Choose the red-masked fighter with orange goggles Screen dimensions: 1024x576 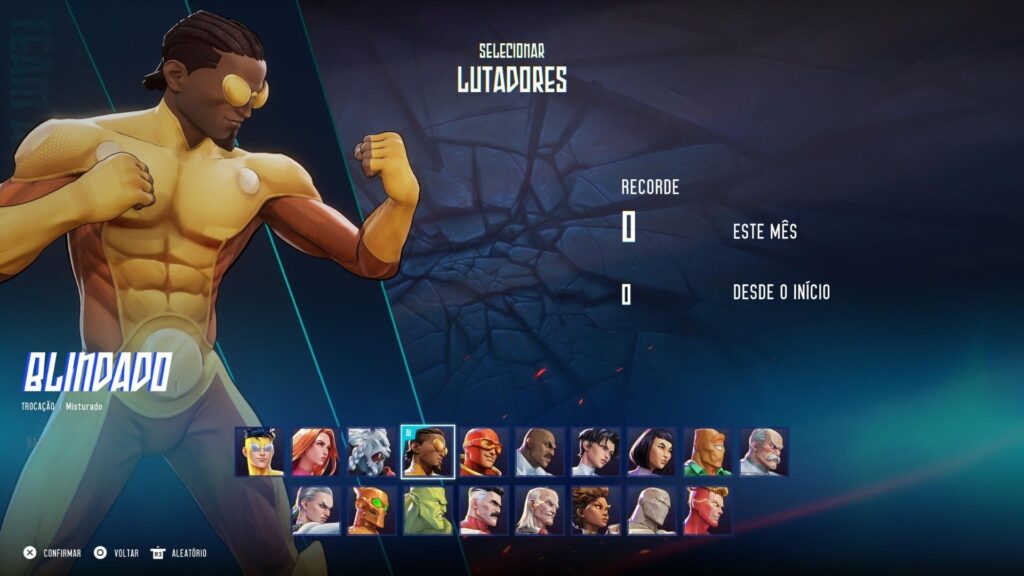[484, 452]
